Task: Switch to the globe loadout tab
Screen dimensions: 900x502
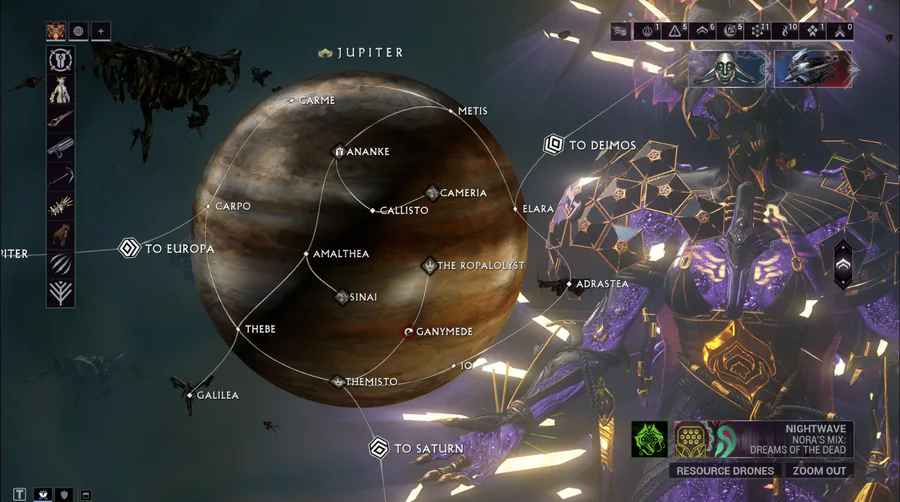Action: (x=78, y=31)
